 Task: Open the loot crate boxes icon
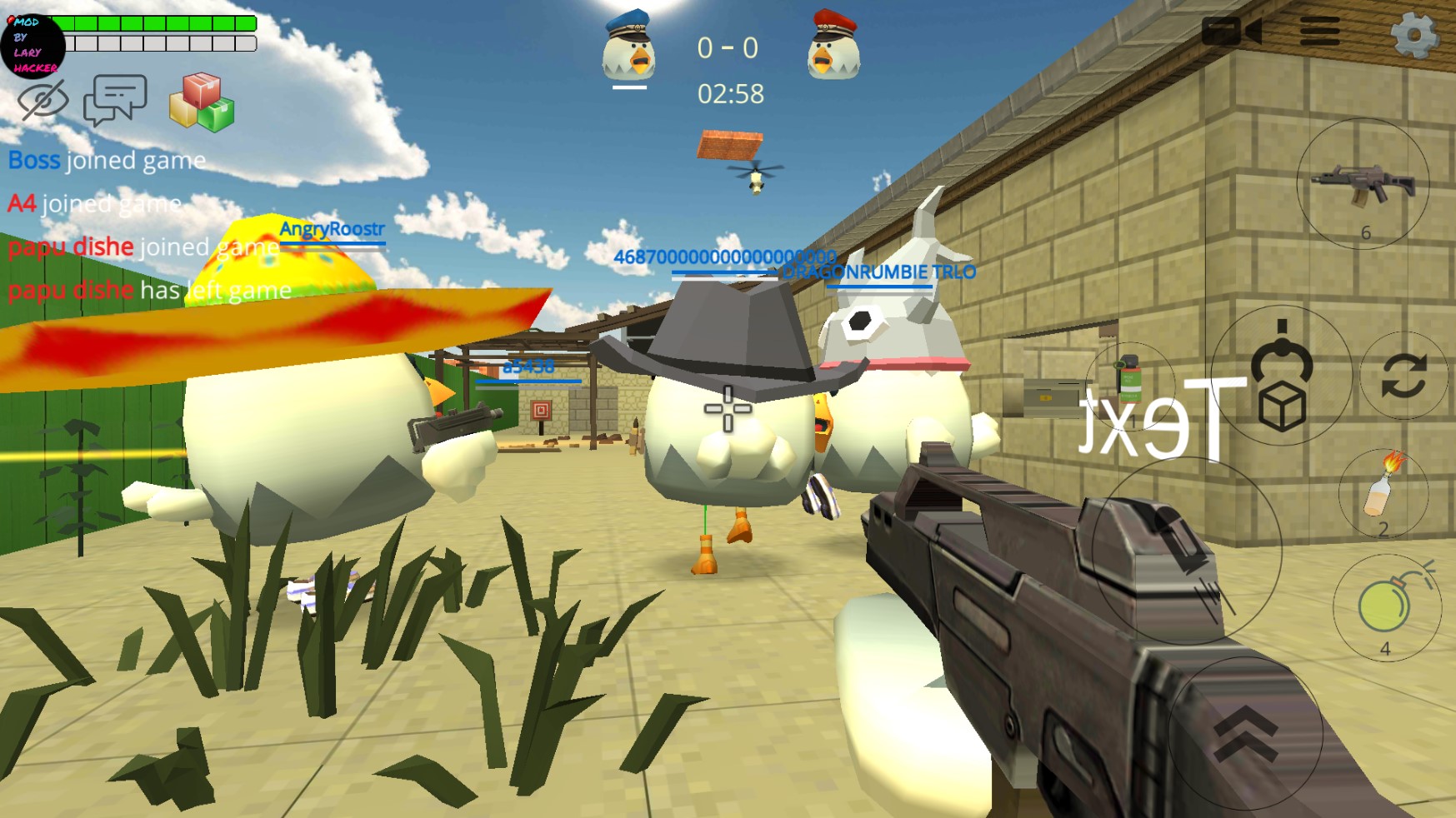click(x=200, y=100)
